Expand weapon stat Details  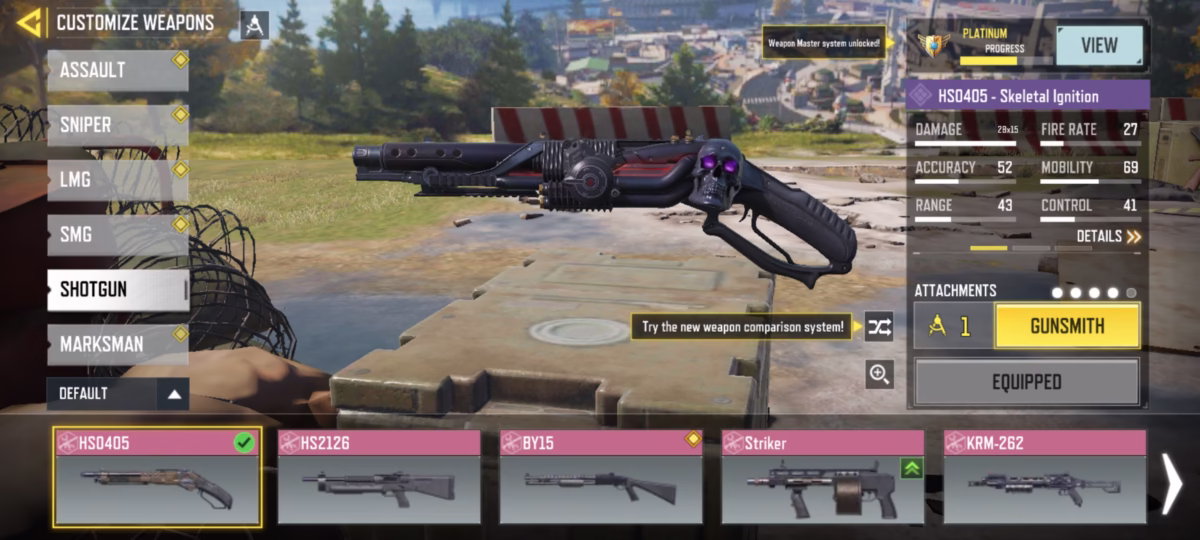(x=1108, y=237)
